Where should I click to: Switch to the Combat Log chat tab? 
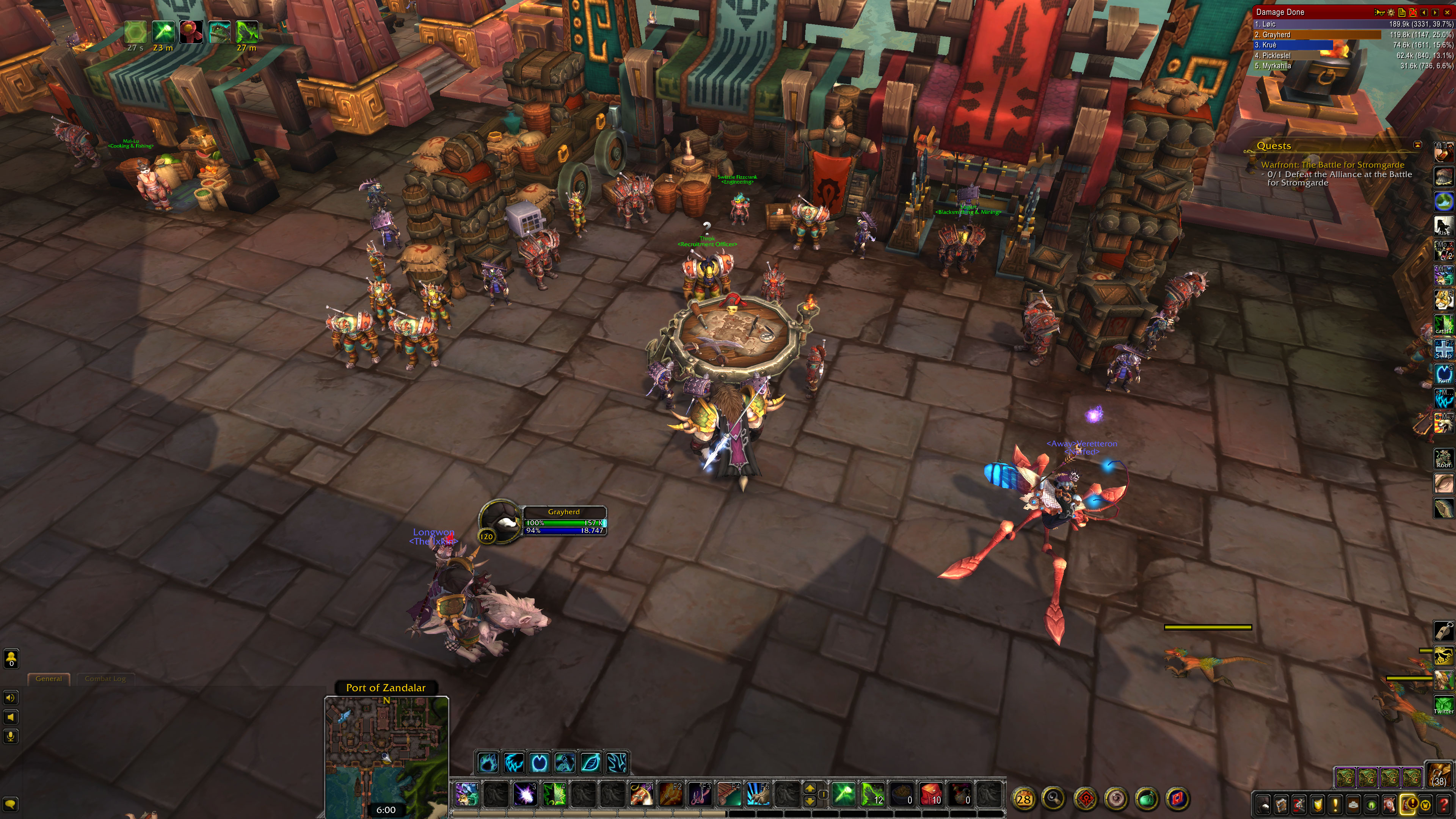[x=105, y=679]
